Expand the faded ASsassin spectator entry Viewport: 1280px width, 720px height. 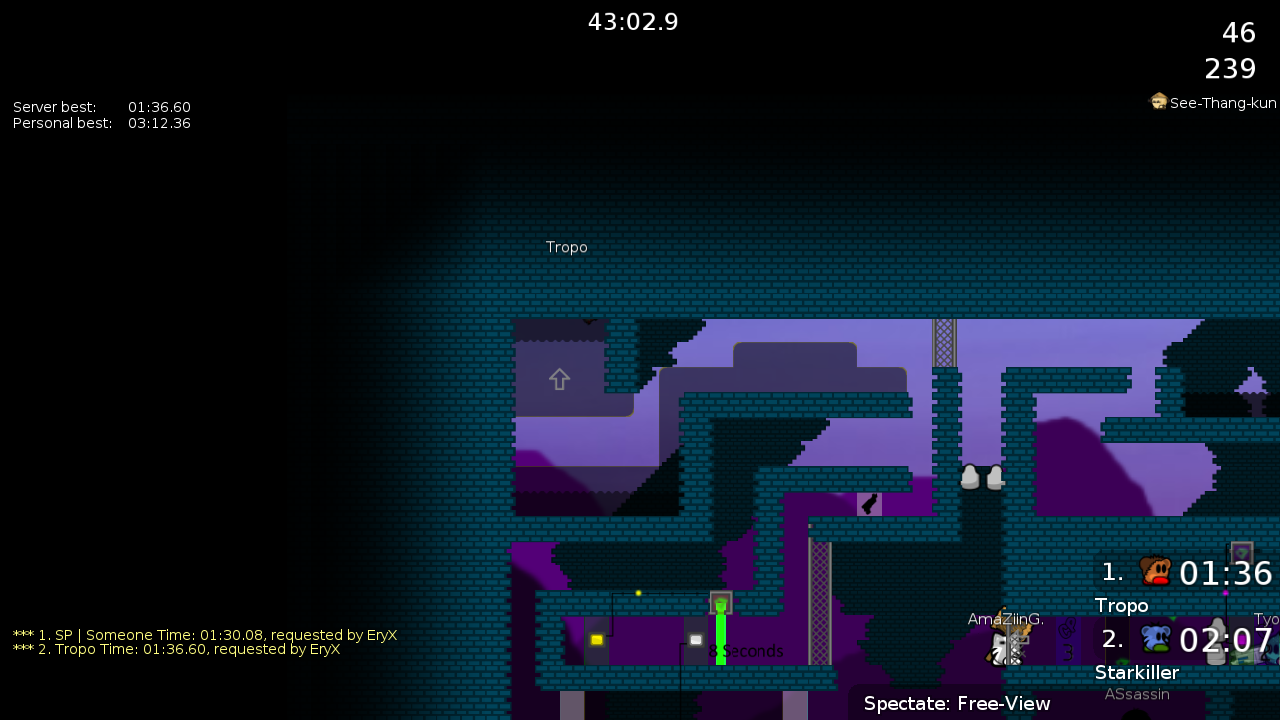point(1137,693)
